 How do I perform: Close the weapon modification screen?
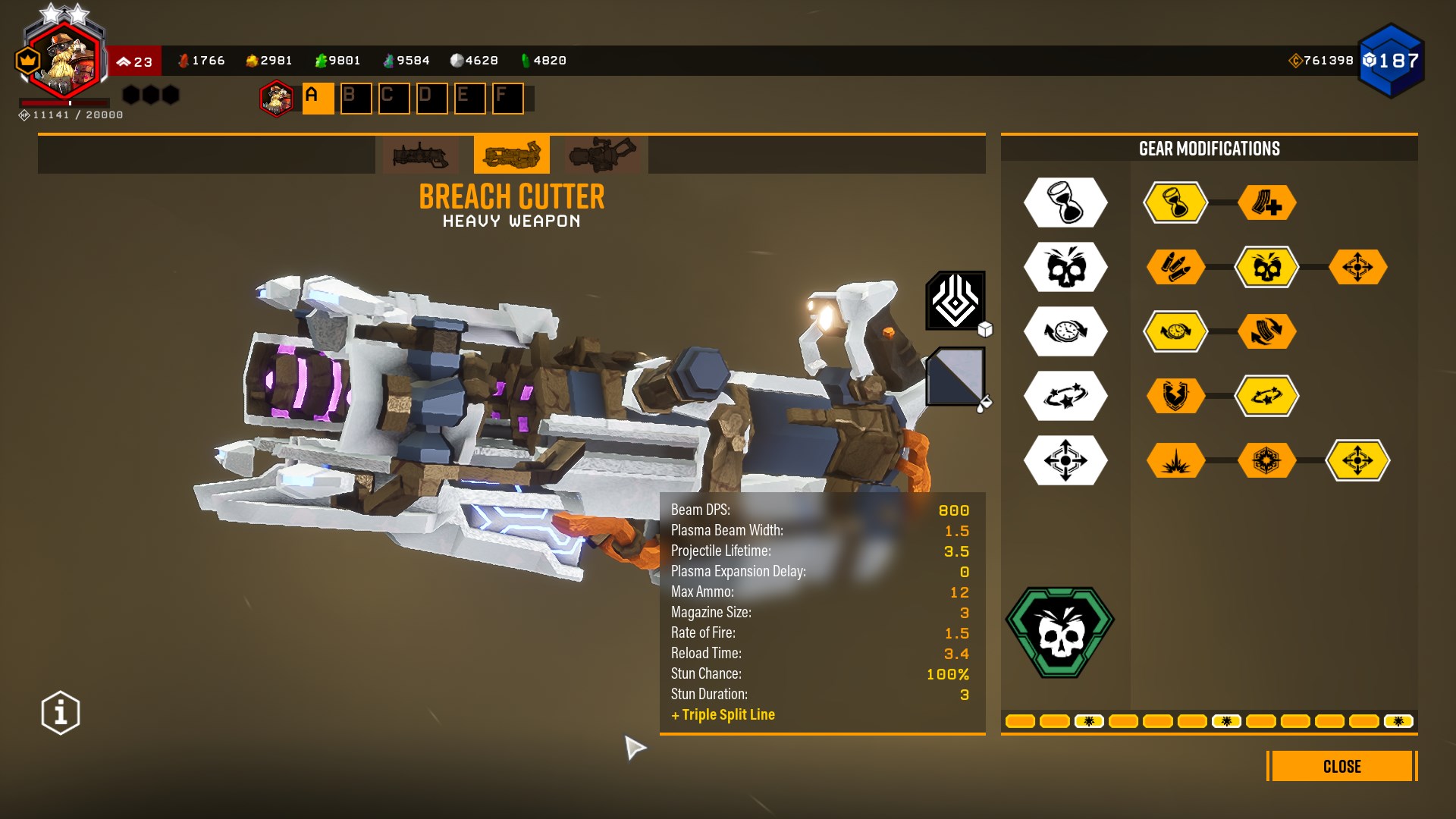1341,766
